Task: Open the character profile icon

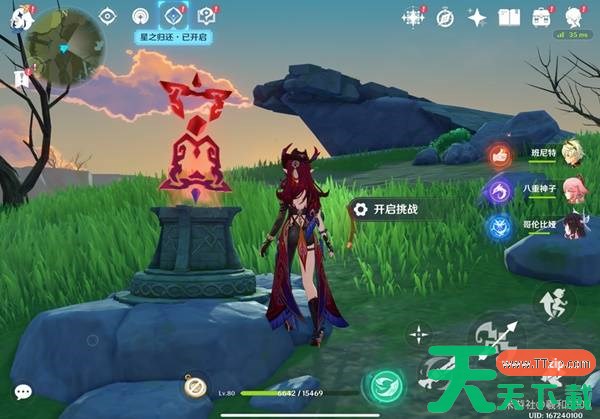Action: [x=573, y=17]
